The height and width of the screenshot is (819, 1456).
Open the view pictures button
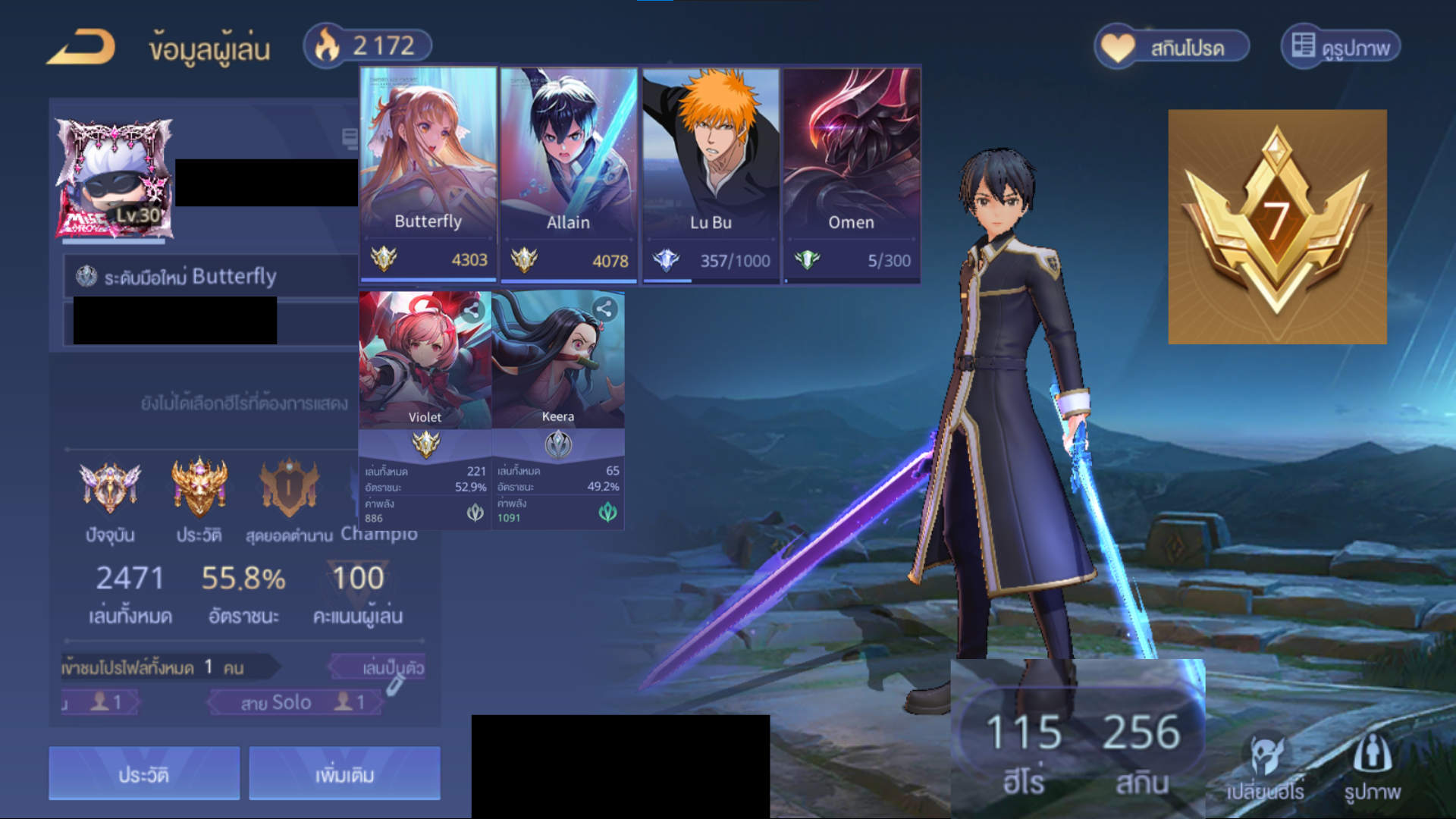1341,48
